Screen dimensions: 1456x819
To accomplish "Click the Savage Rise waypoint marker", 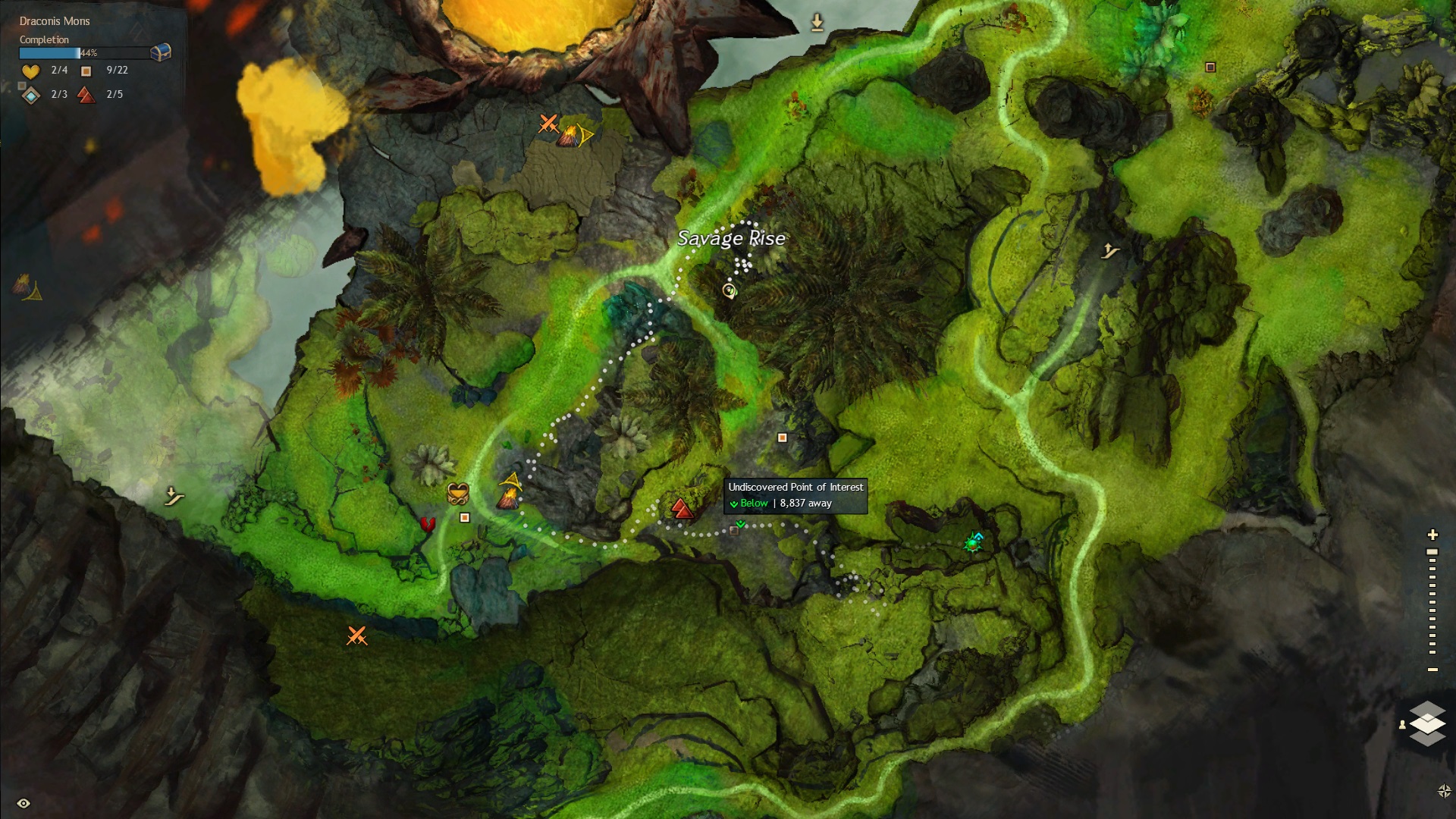I will 729,292.
